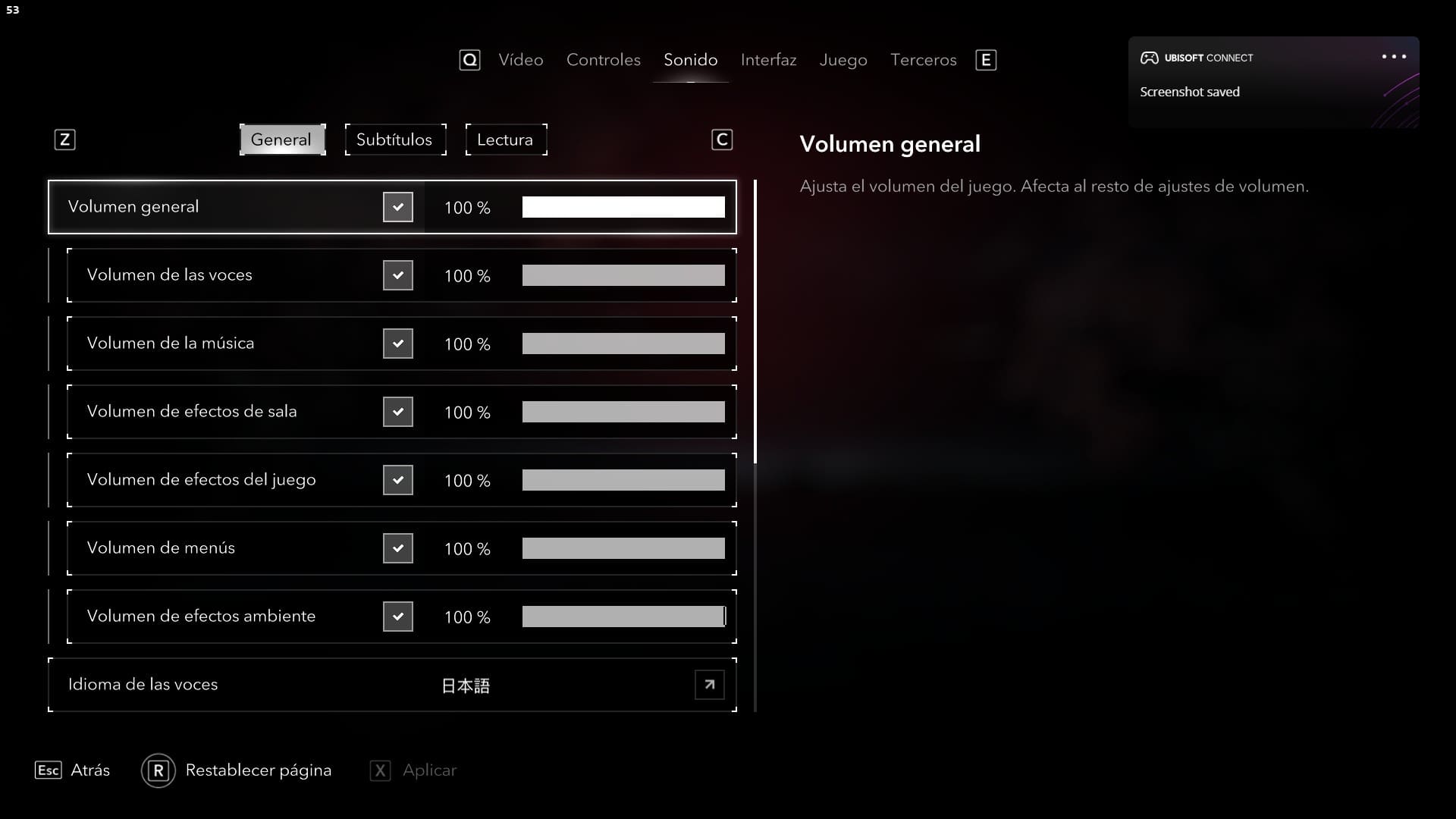
Task: Show the Subtítulos sub-section
Action: pyautogui.click(x=394, y=140)
